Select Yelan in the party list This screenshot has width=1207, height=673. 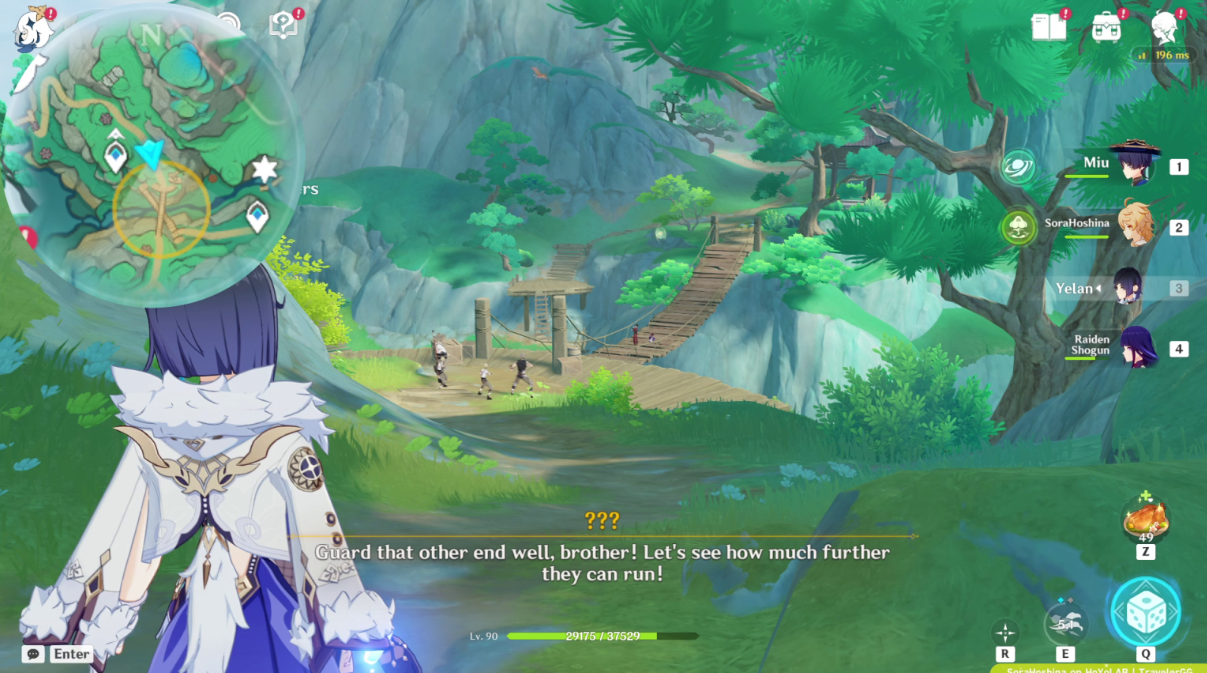pyautogui.click(x=1128, y=288)
